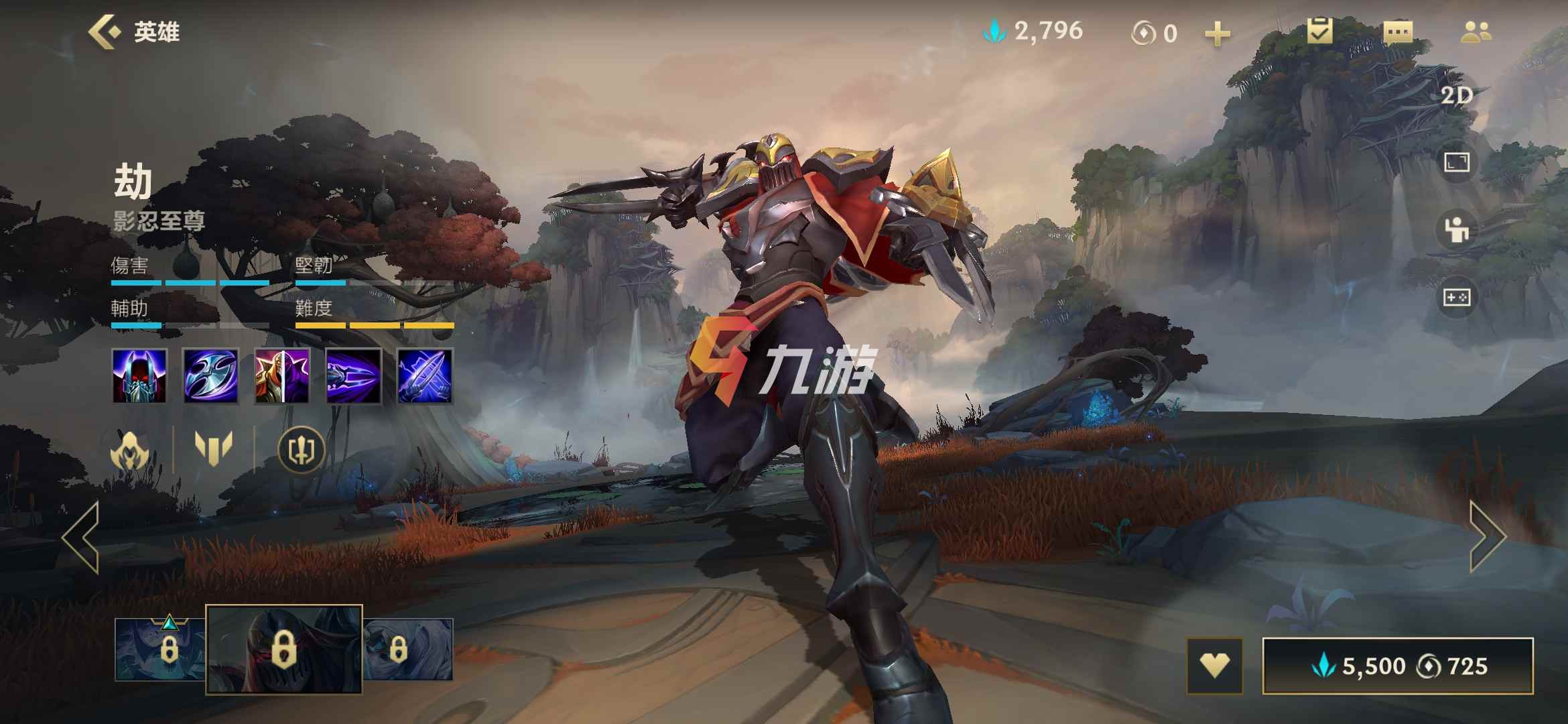Select the Shadow Slash ability icon
The width and height of the screenshot is (1568, 724).
[x=354, y=375]
